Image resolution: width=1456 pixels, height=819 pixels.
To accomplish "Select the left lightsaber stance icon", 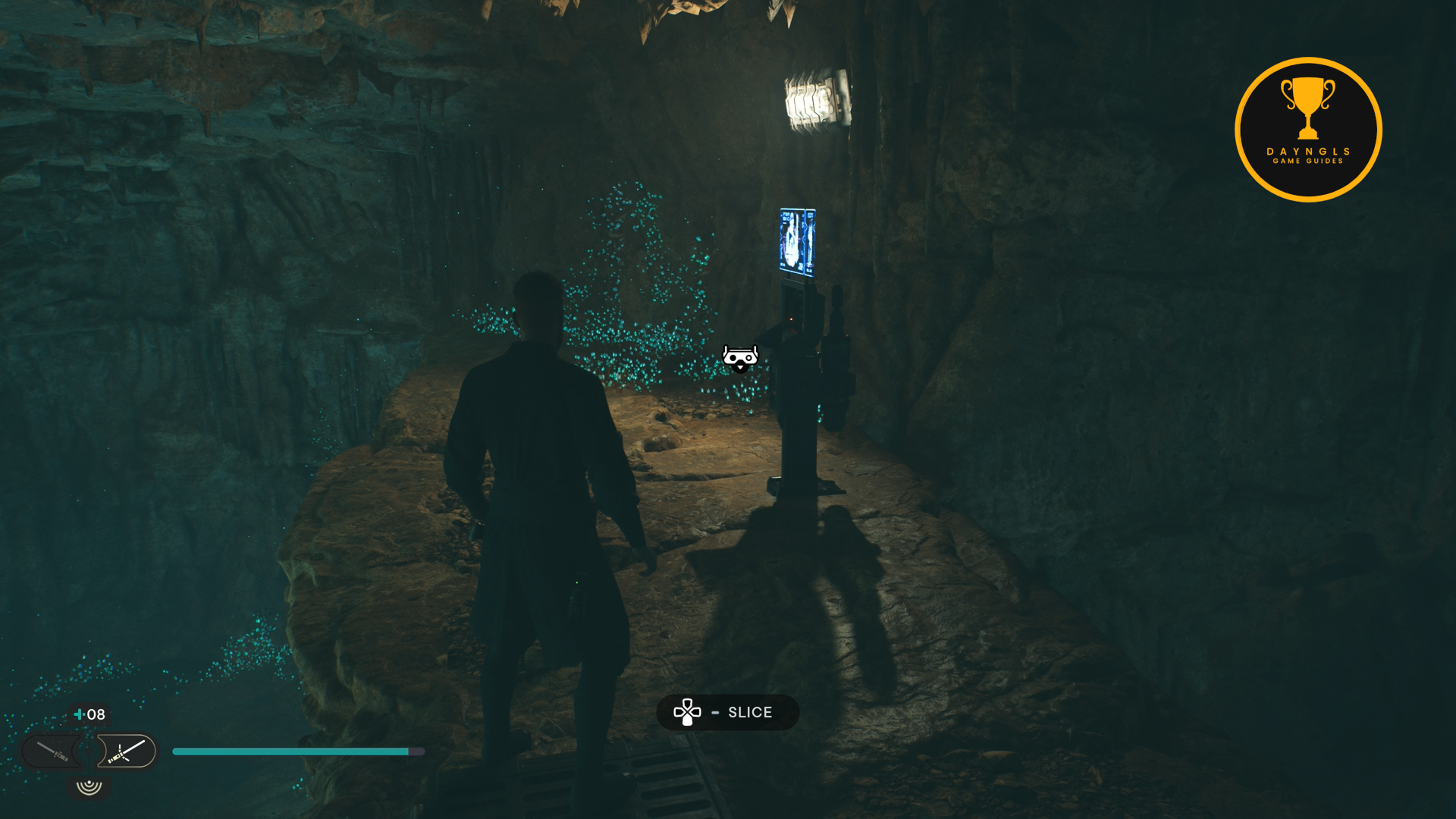I will 53,752.
